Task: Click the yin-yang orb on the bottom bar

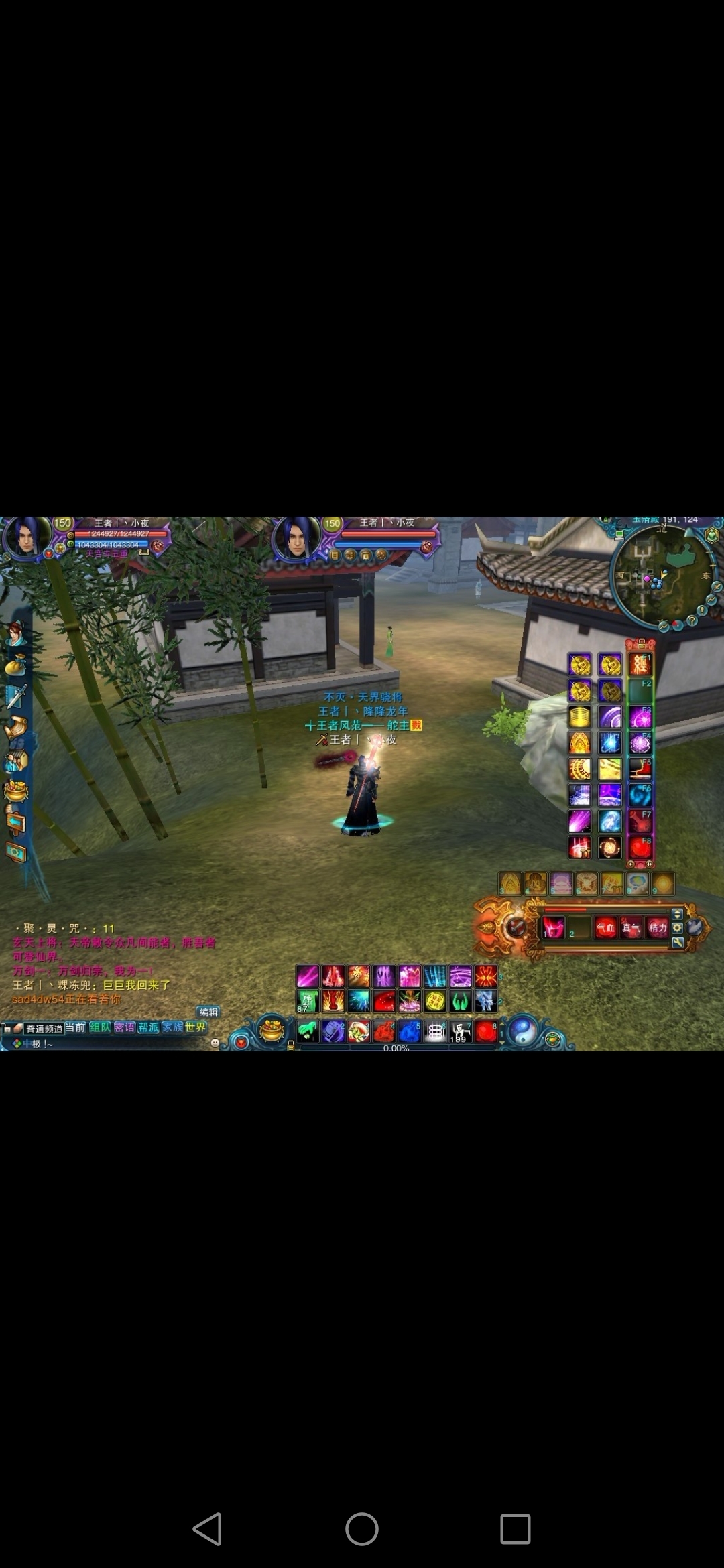Action: (x=523, y=1031)
